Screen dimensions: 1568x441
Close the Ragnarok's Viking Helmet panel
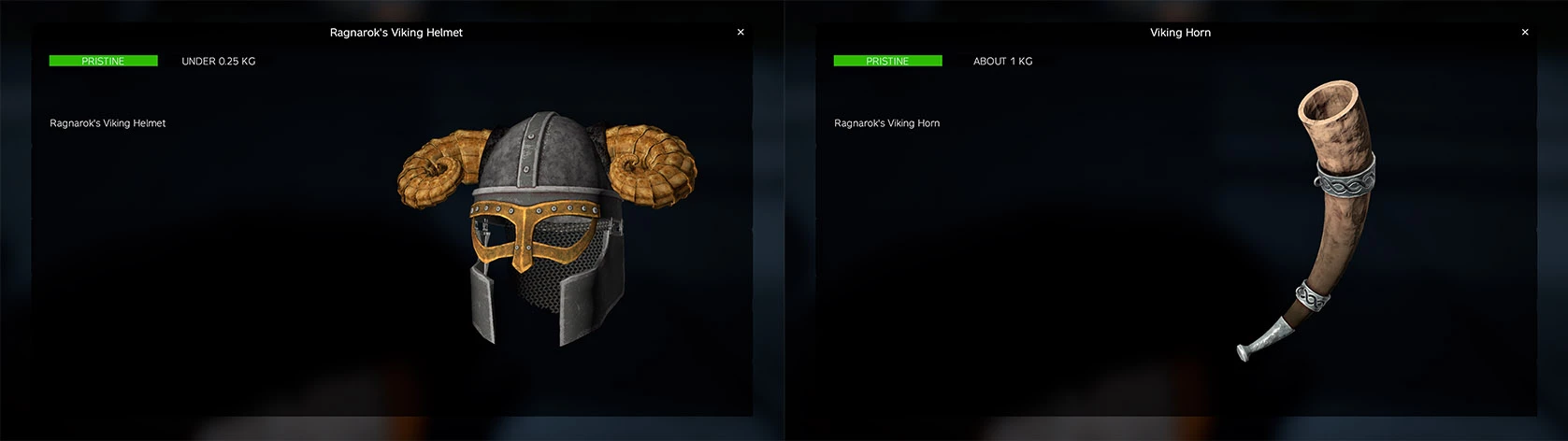741,33
